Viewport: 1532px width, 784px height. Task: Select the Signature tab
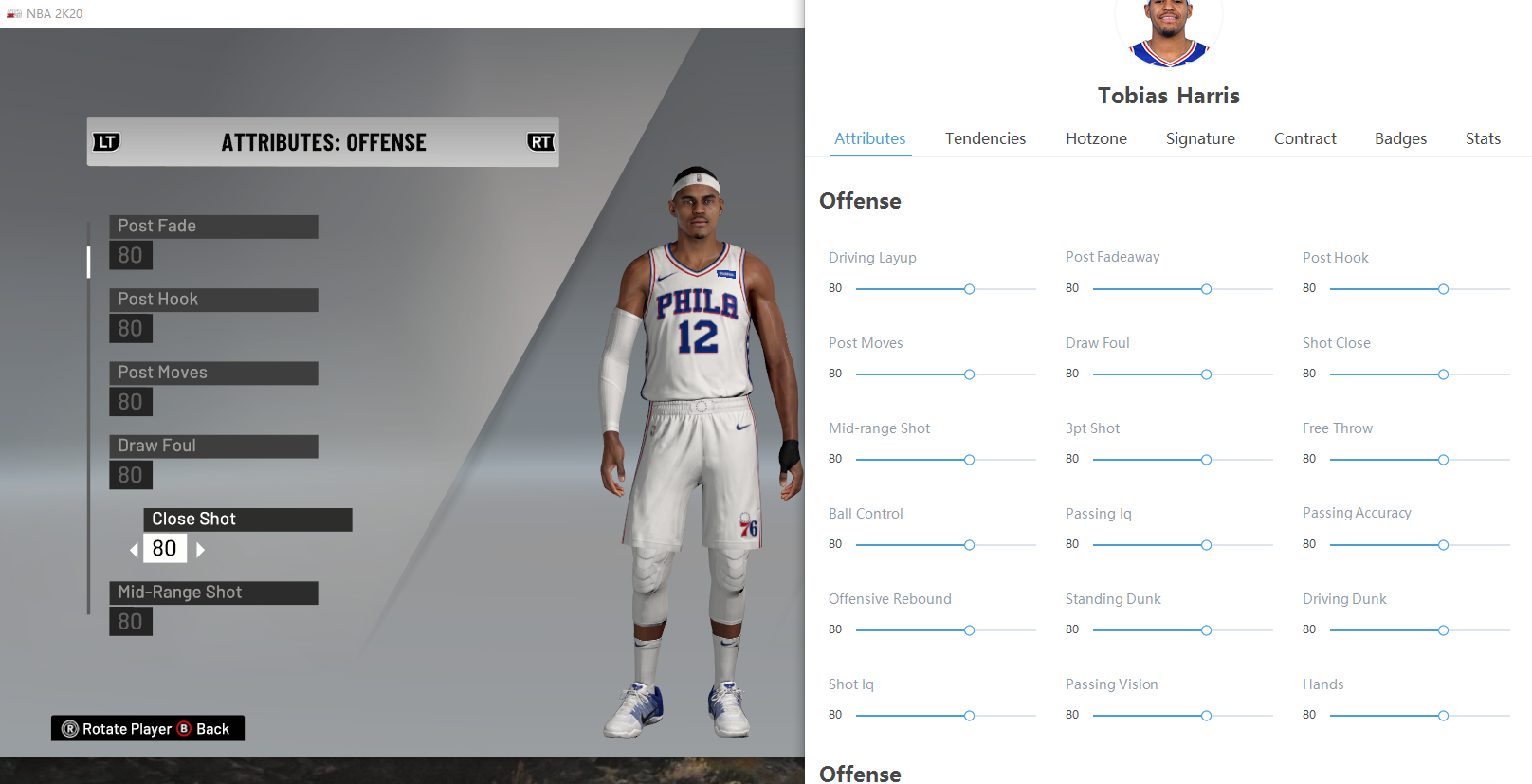click(1200, 138)
